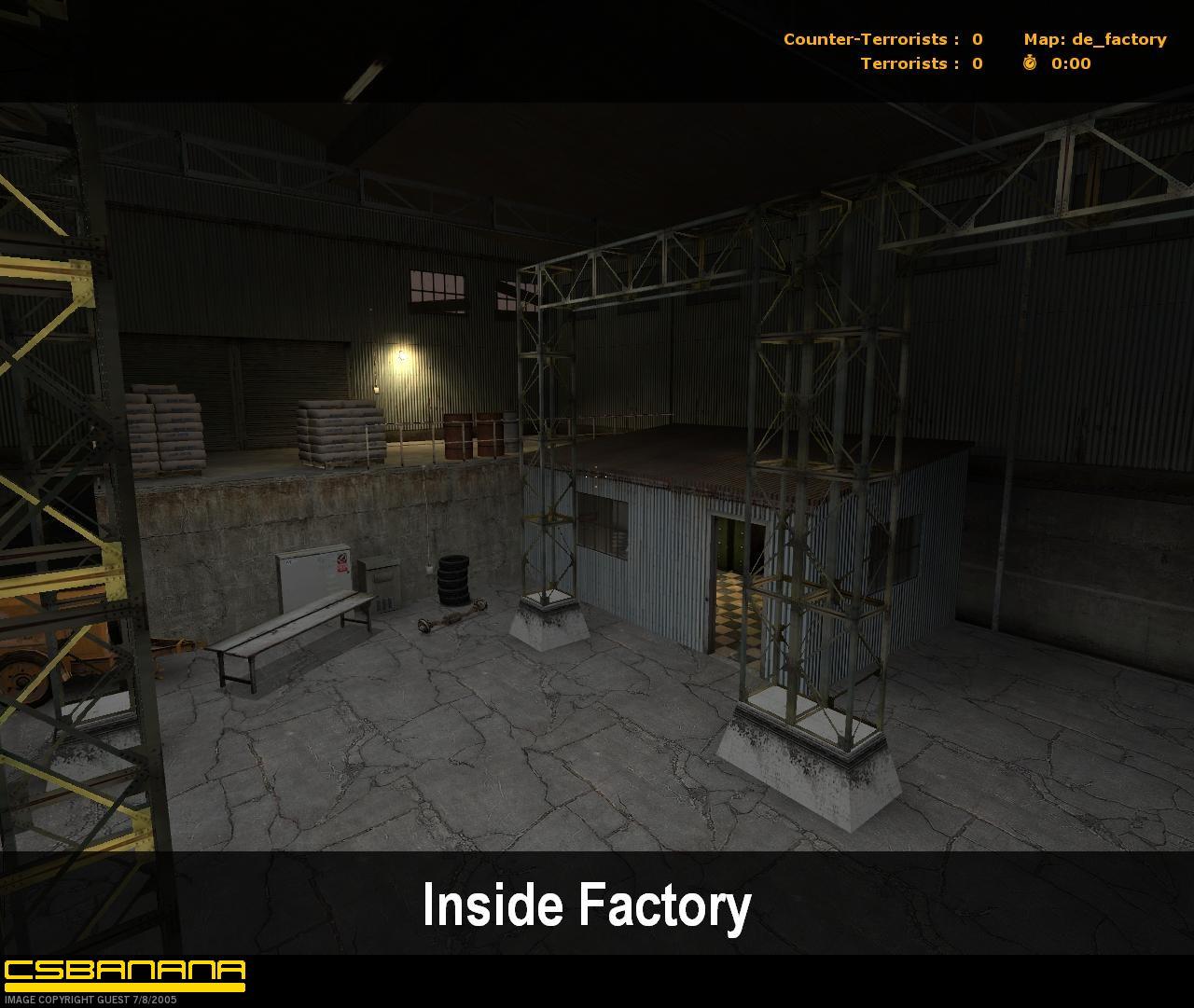Toggle the Counter-Terrorists score display
The height and width of the screenshot is (1008, 1194).
coord(882,39)
